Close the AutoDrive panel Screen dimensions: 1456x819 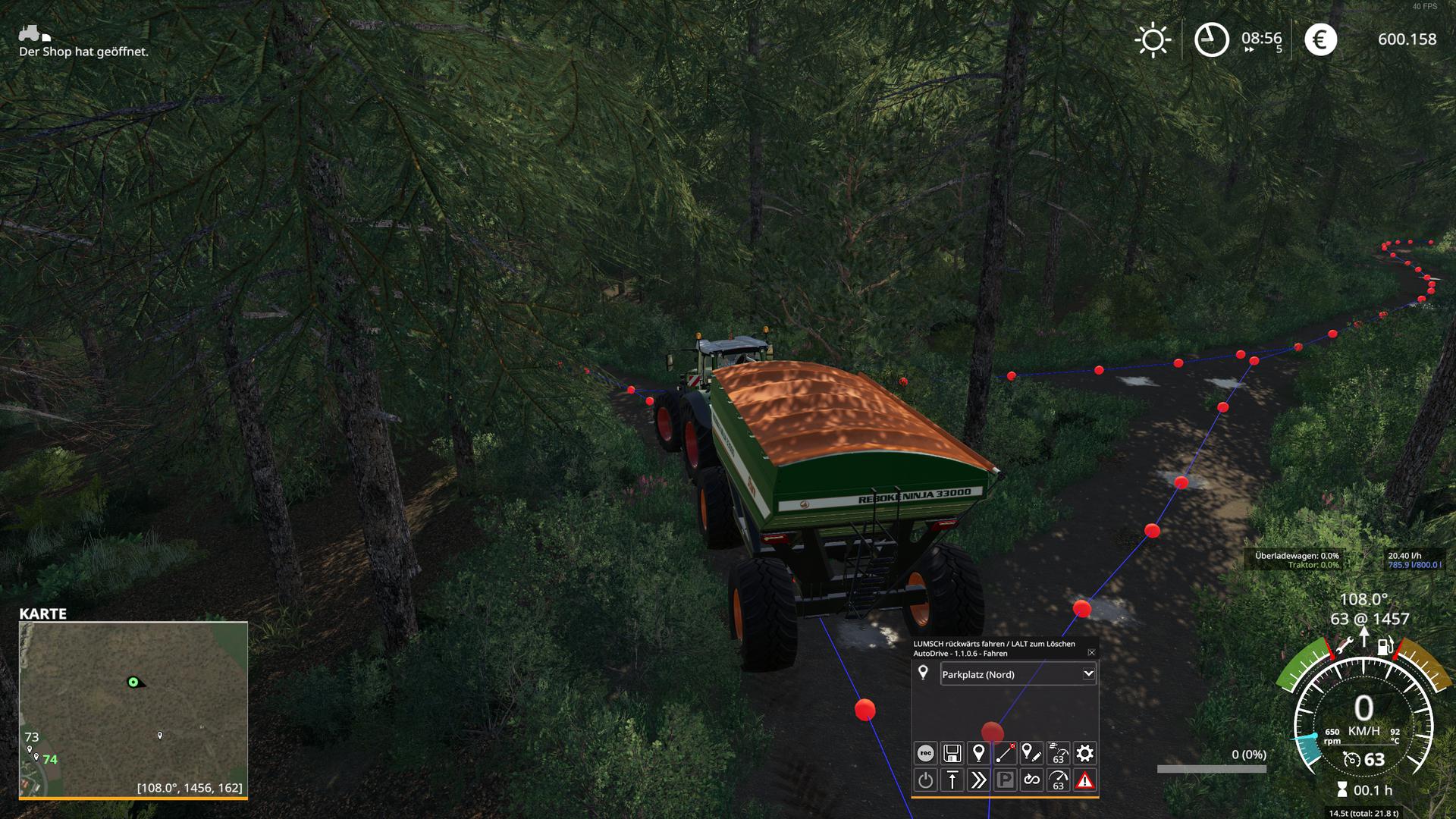tap(1091, 652)
